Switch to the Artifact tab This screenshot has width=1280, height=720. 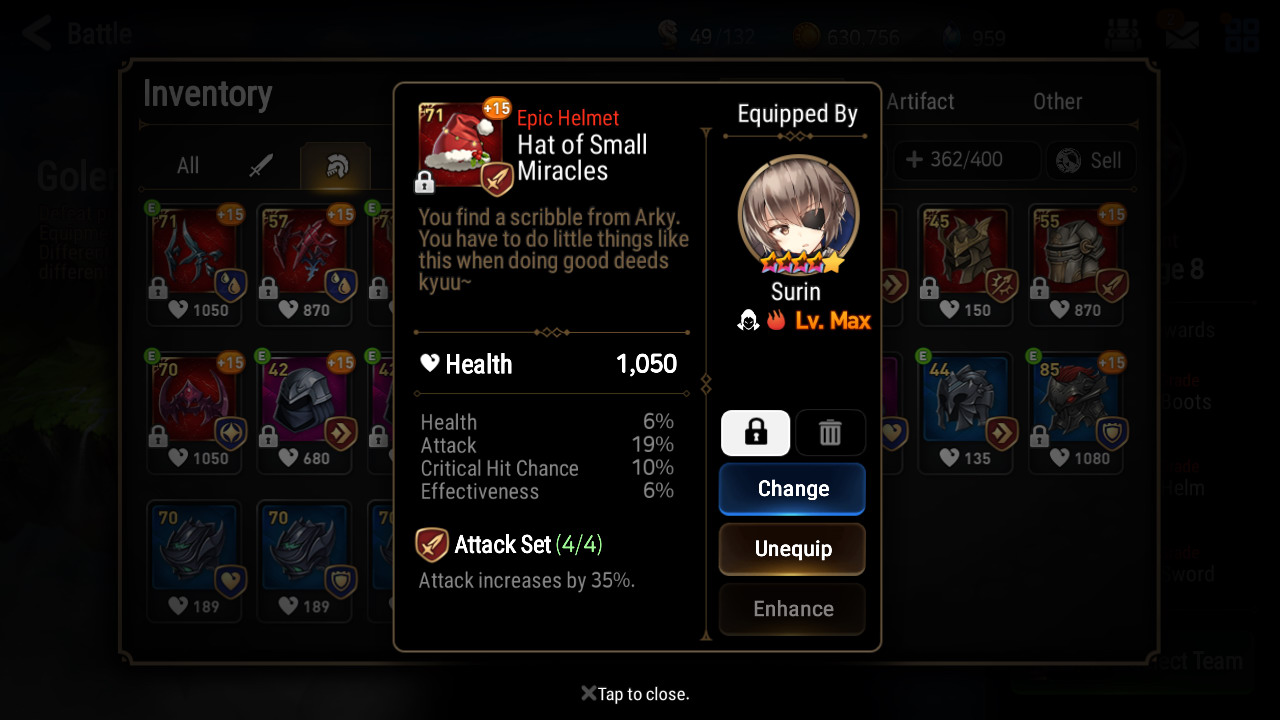point(920,101)
